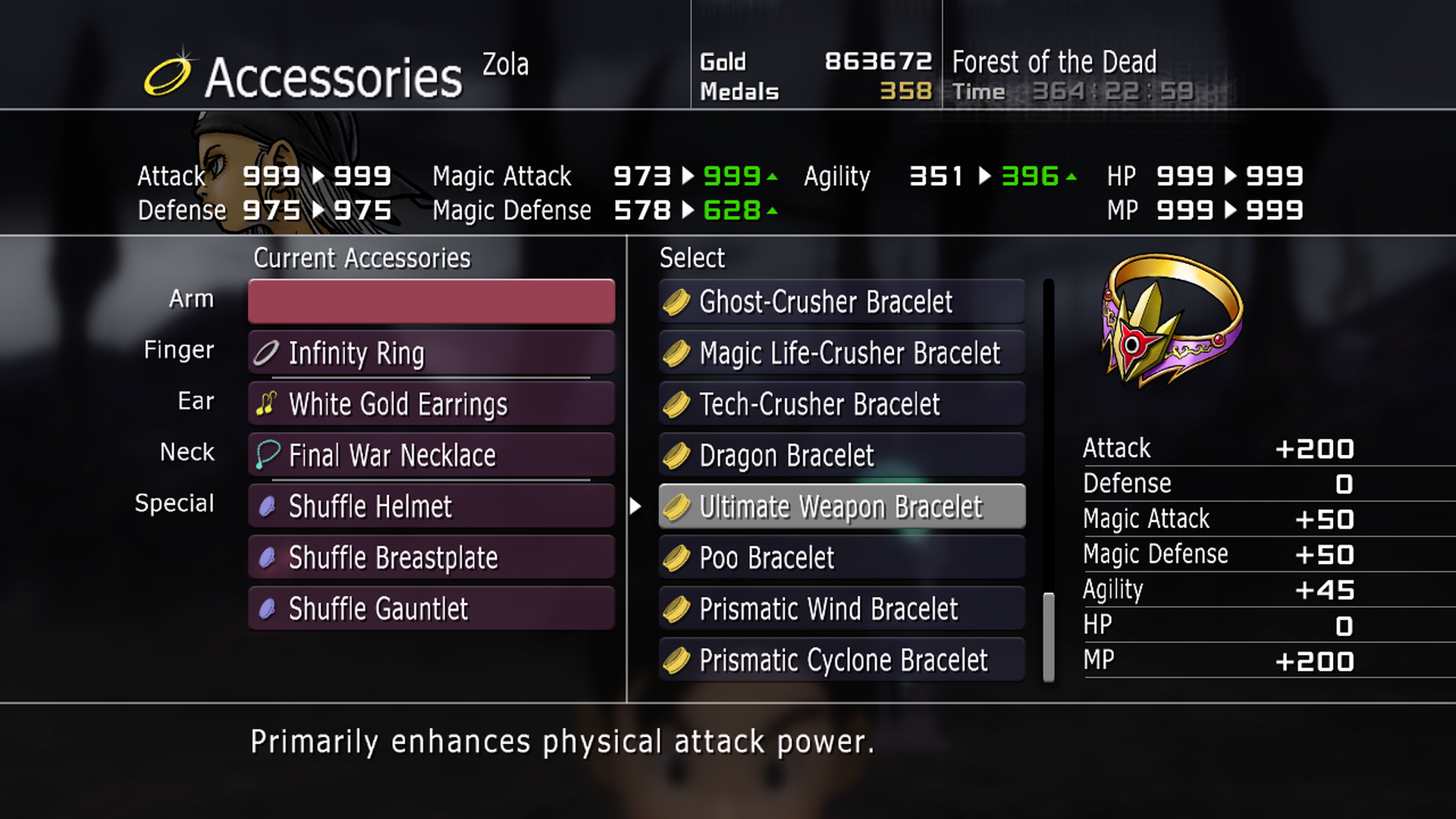Select the Prismatic Cyclone Bracelet
This screenshot has width=1456, height=819.
tap(842, 661)
